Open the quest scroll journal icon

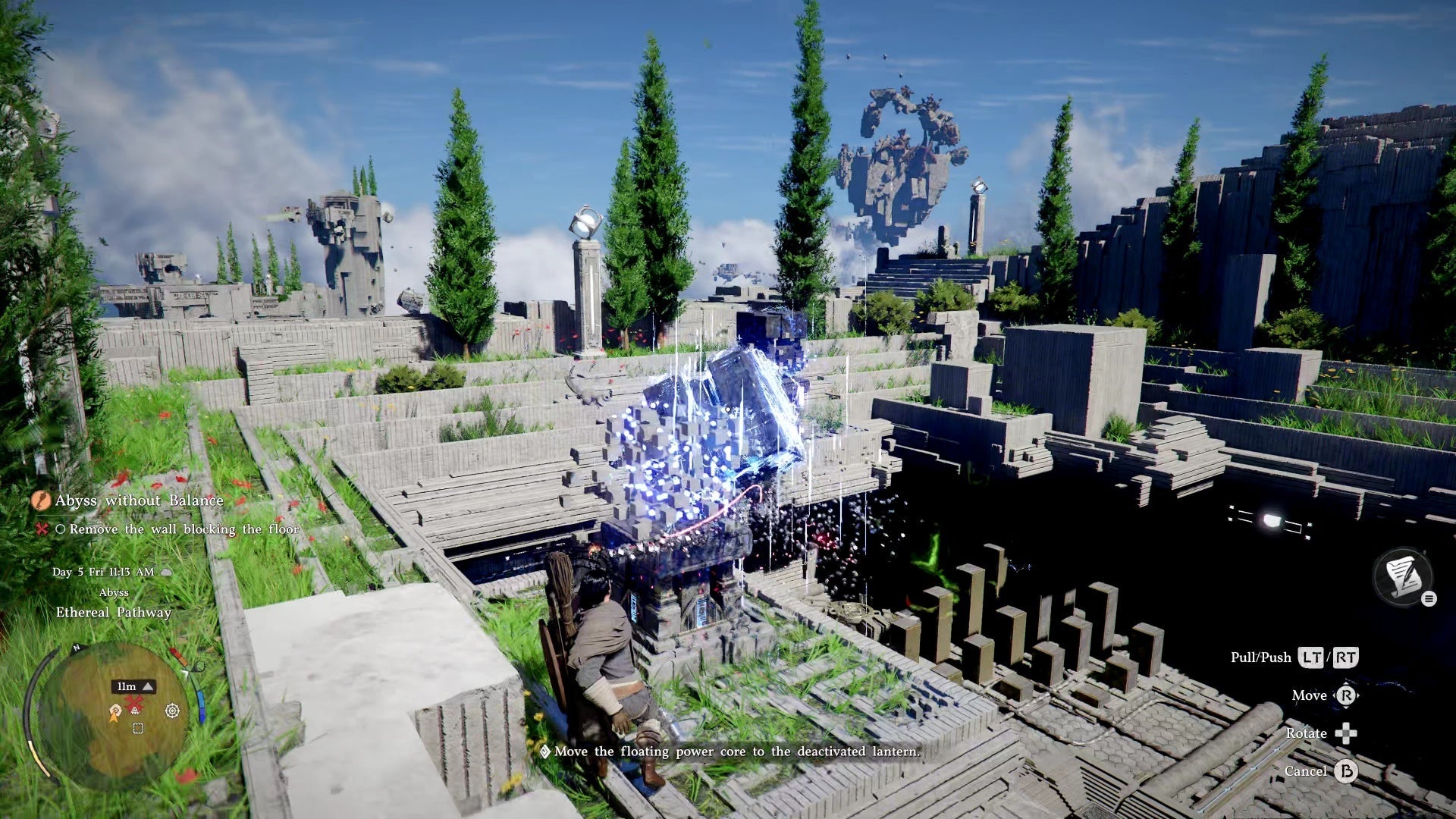coord(1402,576)
